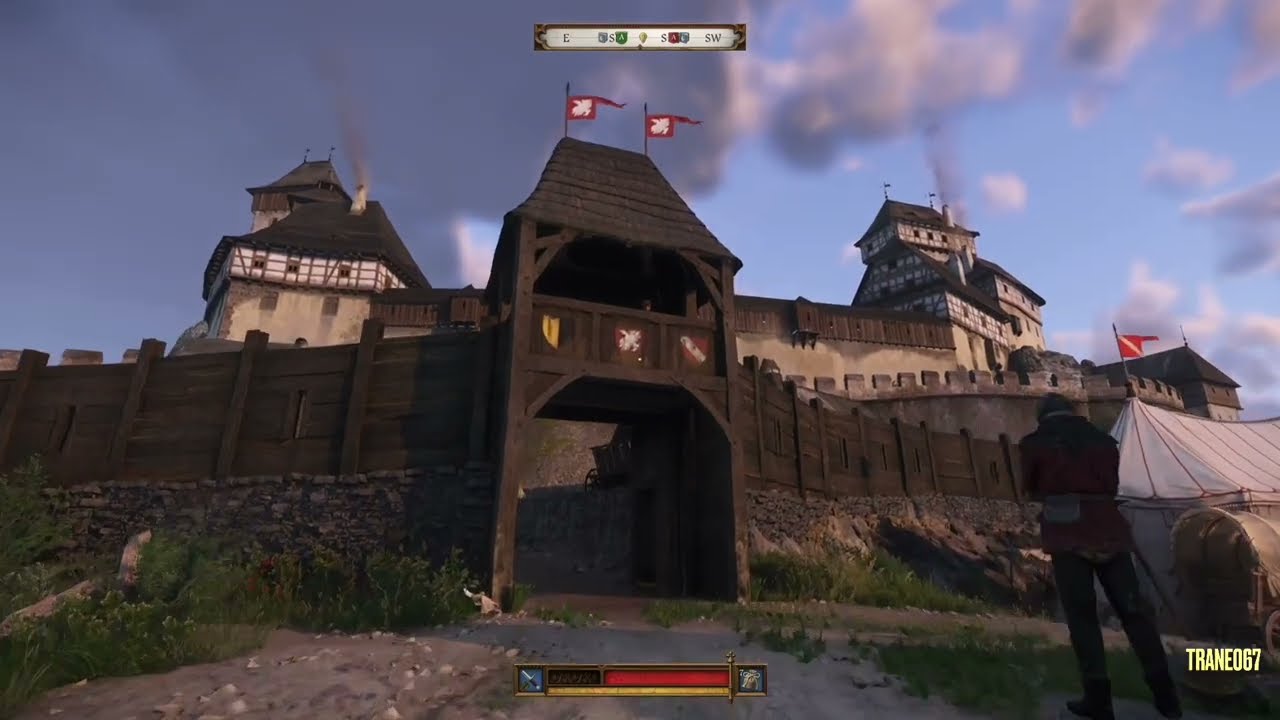The image size is (1280, 720).
Task: Click the compass pointer notch below the bar
Action: (x=640, y=47)
